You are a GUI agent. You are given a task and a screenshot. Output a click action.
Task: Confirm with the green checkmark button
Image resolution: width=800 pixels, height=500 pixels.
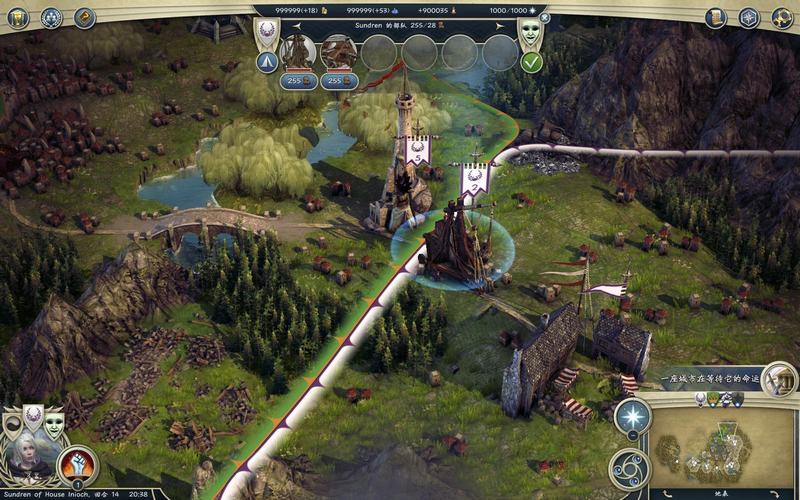point(532,62)
